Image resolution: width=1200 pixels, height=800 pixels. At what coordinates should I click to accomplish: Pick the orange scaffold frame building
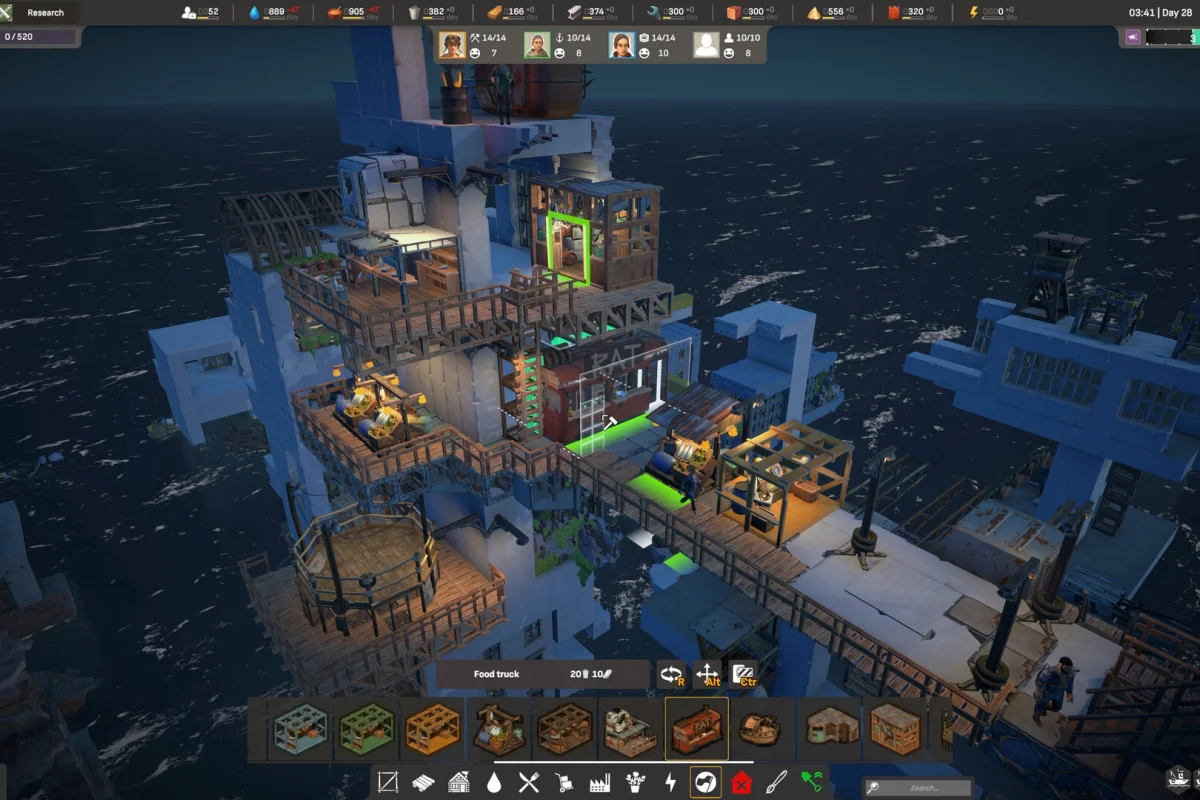(x=433, y=729)
